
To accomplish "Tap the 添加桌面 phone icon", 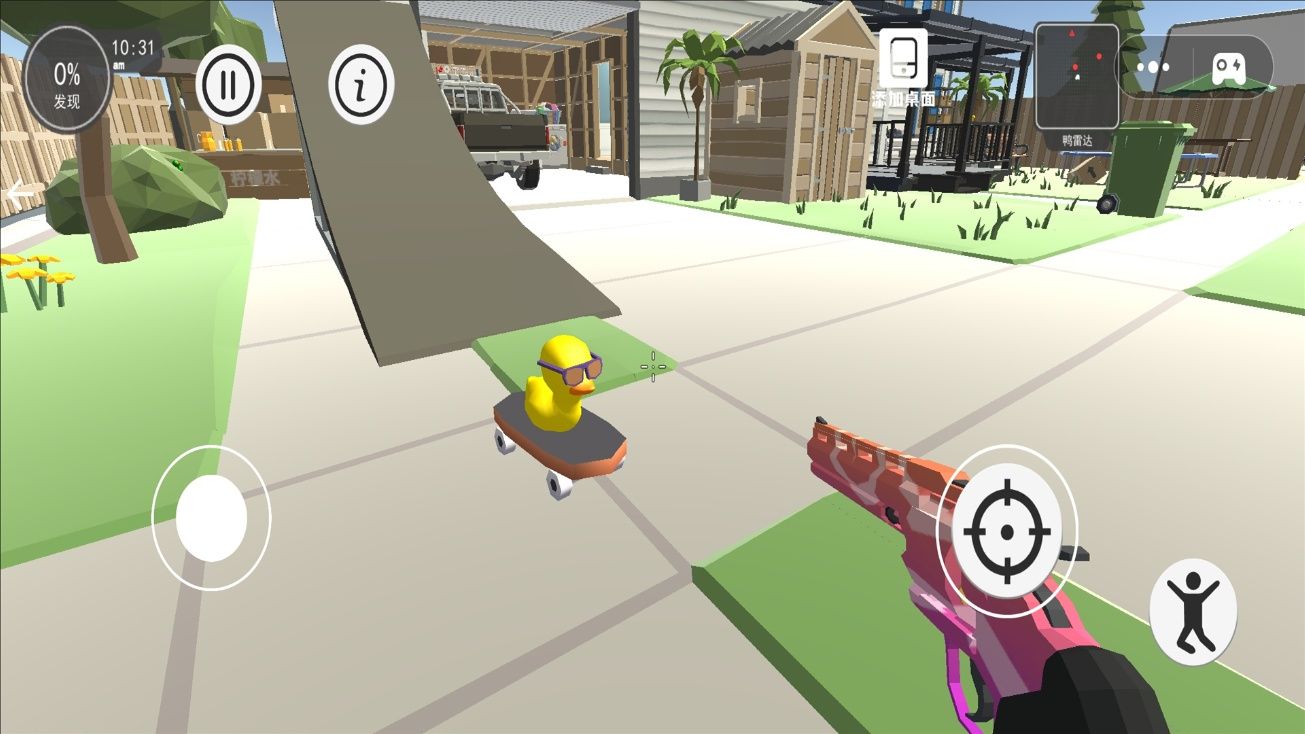I will point(903,59).
